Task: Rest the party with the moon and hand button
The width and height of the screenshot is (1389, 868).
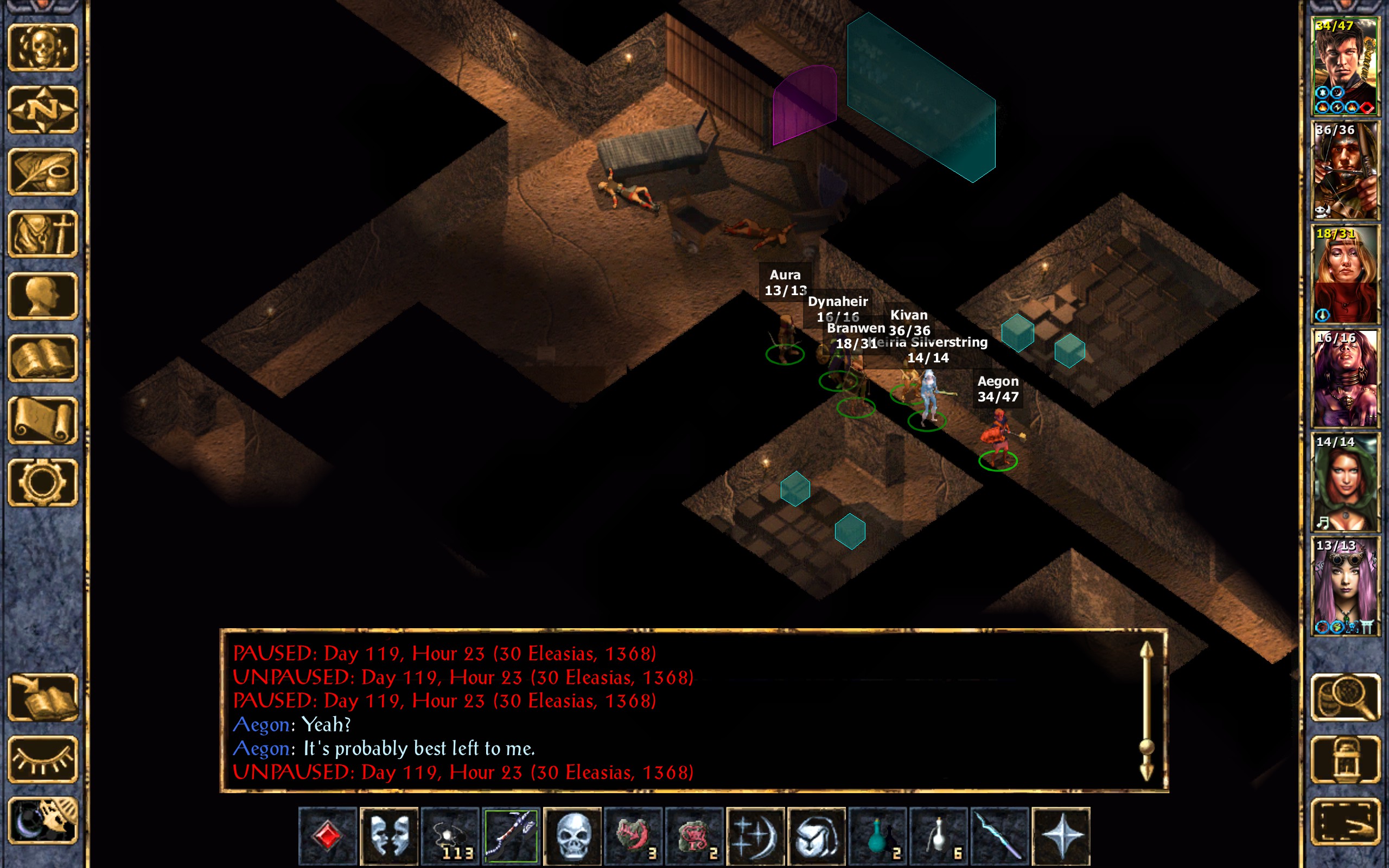Action: tap(42, 821)
